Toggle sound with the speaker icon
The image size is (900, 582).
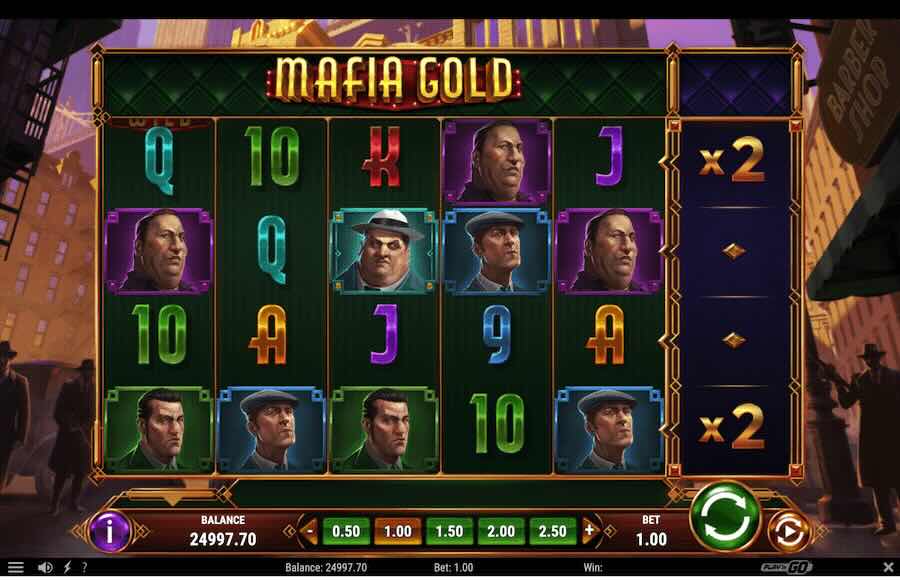(x=45, y=568)
